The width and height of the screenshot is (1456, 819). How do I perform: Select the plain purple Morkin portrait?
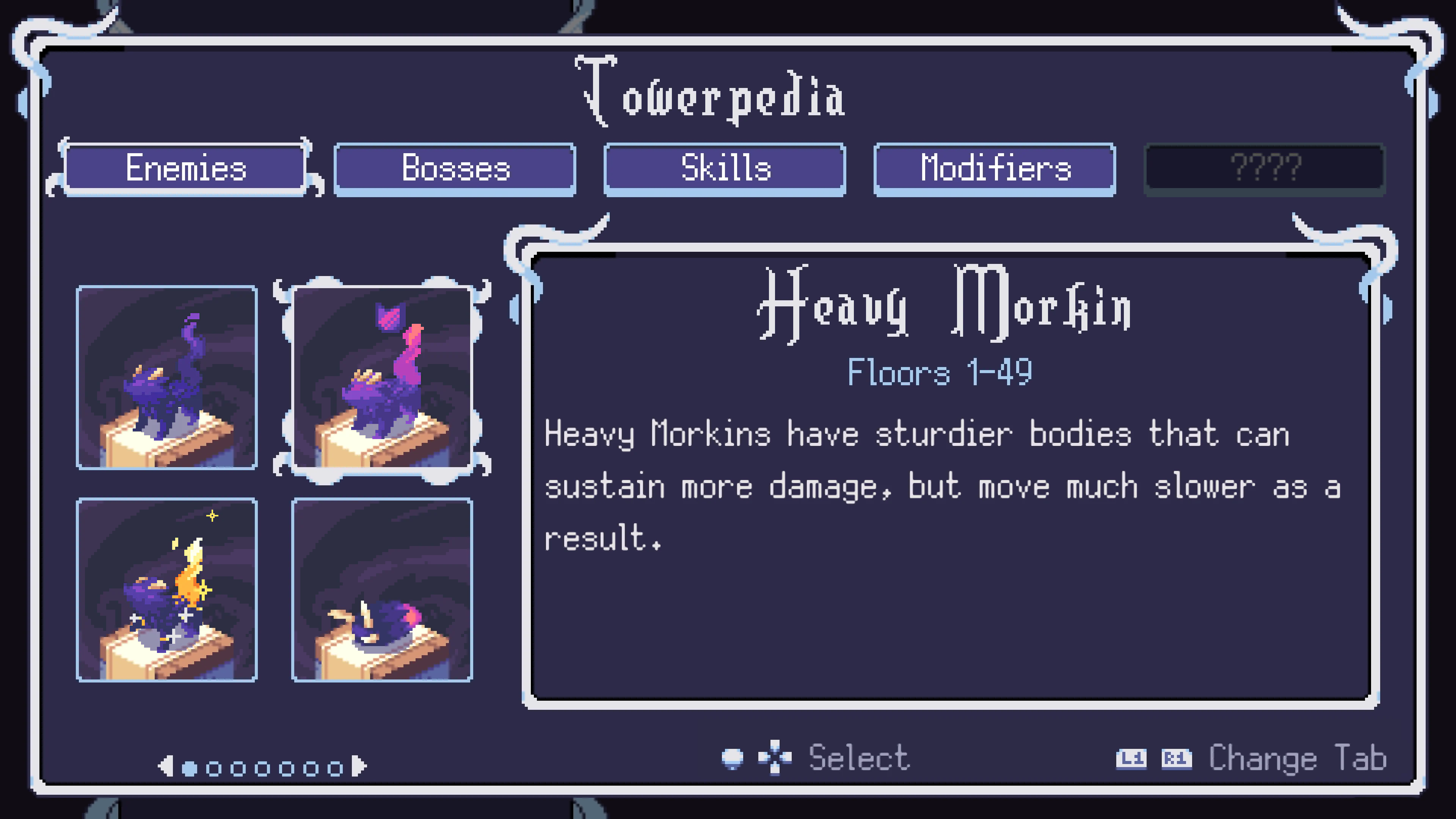pos(167,379)
